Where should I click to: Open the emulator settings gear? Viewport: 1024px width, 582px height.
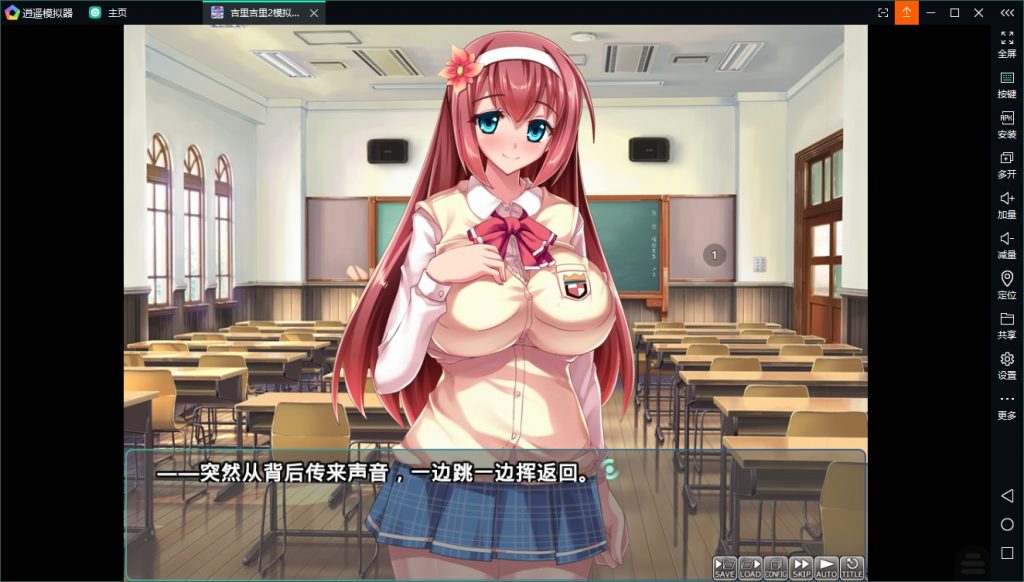tap(1007, 364)
